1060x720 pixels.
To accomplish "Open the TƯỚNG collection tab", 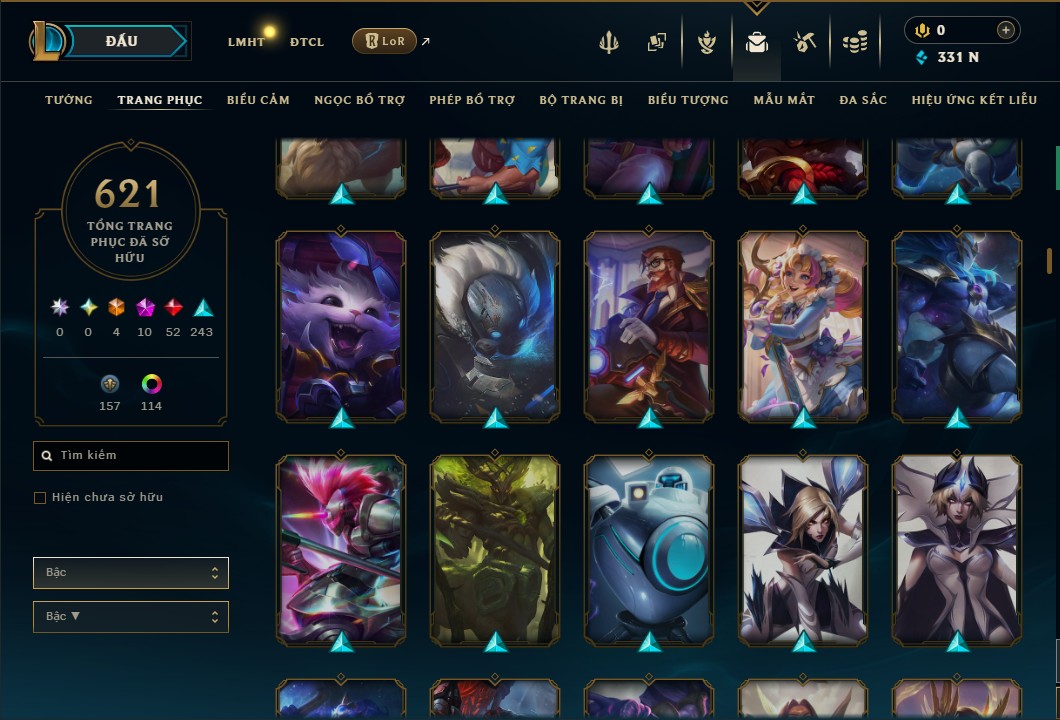I will pyautogui.click(x=69, y=100).
